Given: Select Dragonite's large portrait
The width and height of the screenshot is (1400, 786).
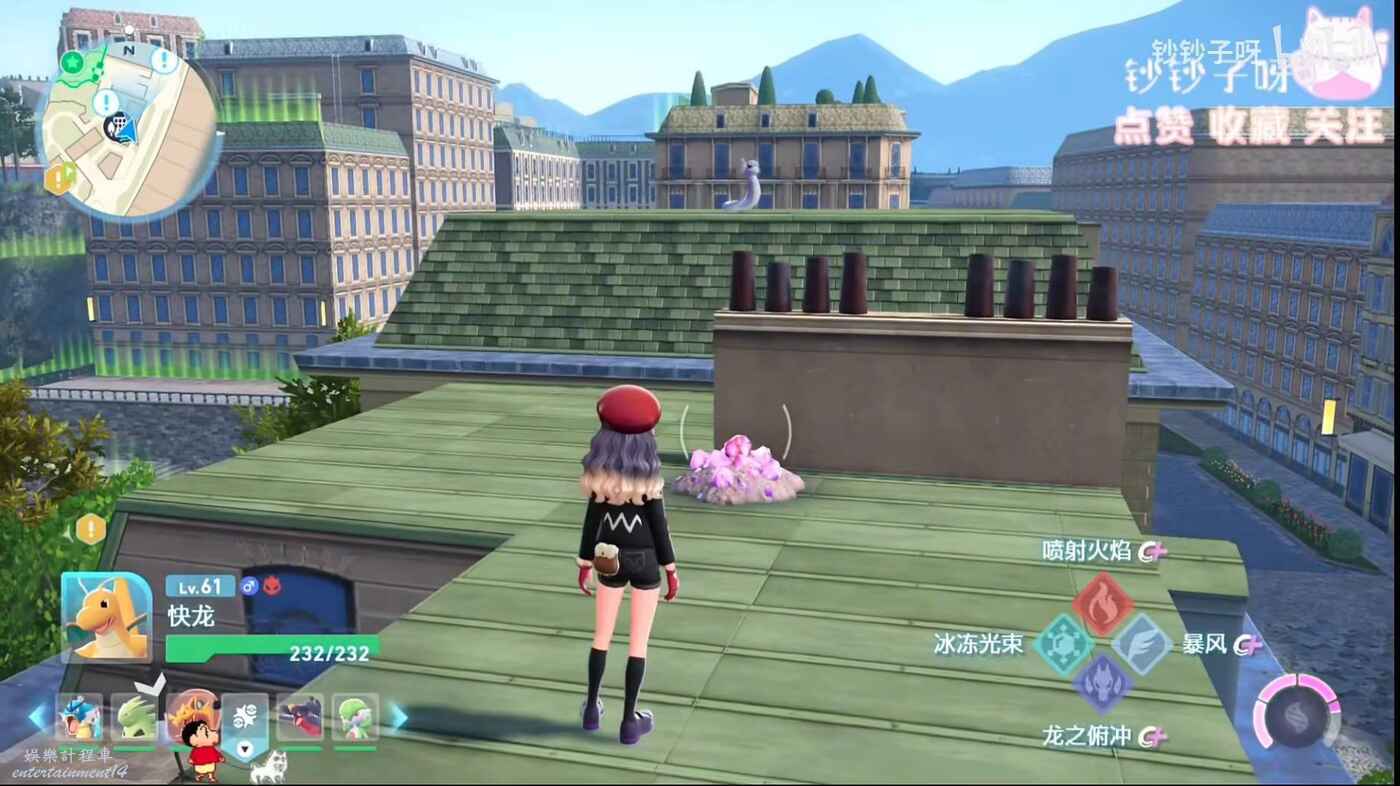Looking at the screenshot, I should coord(106,617).
